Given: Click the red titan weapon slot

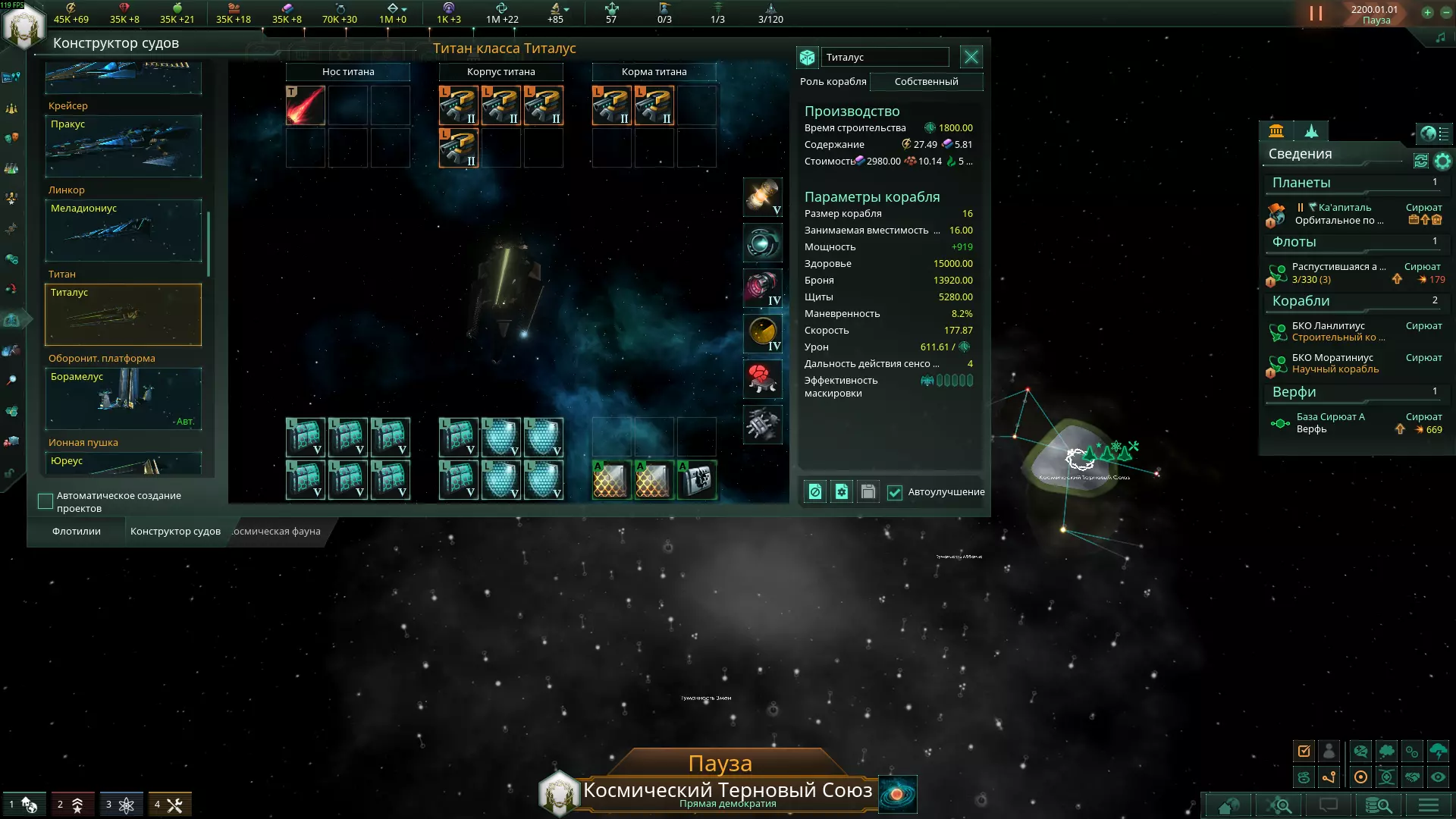Looking at the screenshot, I should pos(306,105).
